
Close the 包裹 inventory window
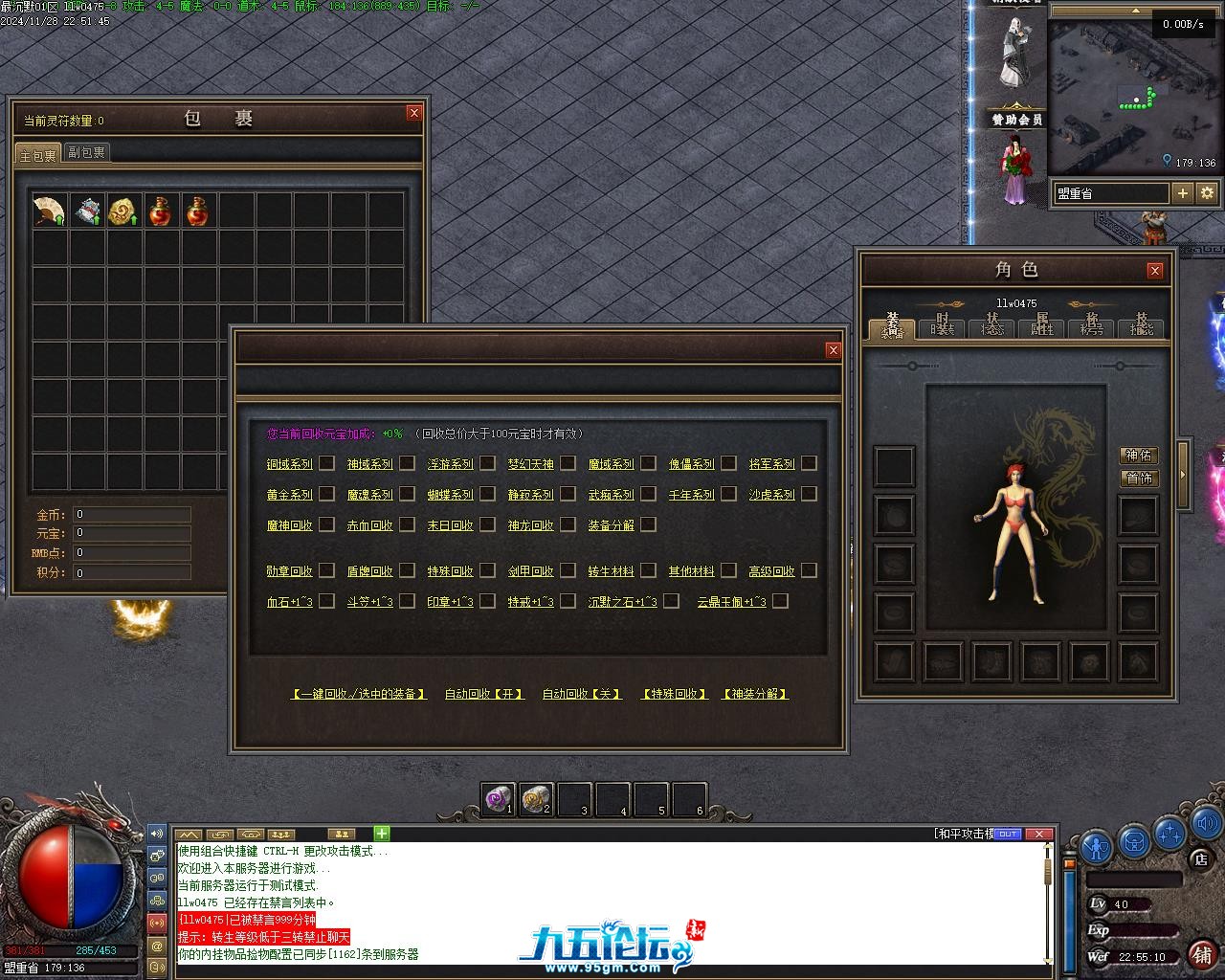coord(413,113)
